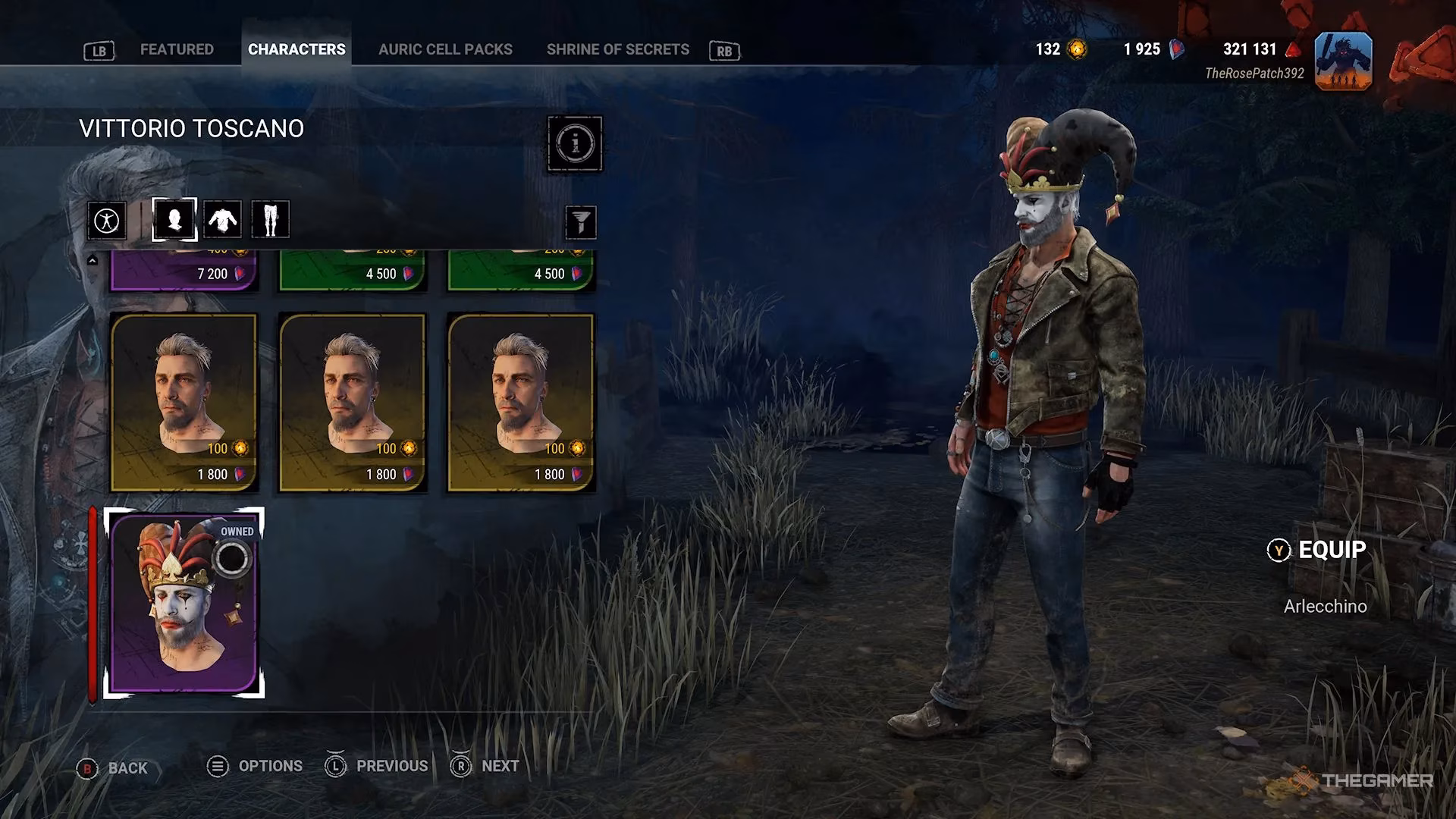
Task: Select the owned Arlecchino jester head
Action: [184, 603]
